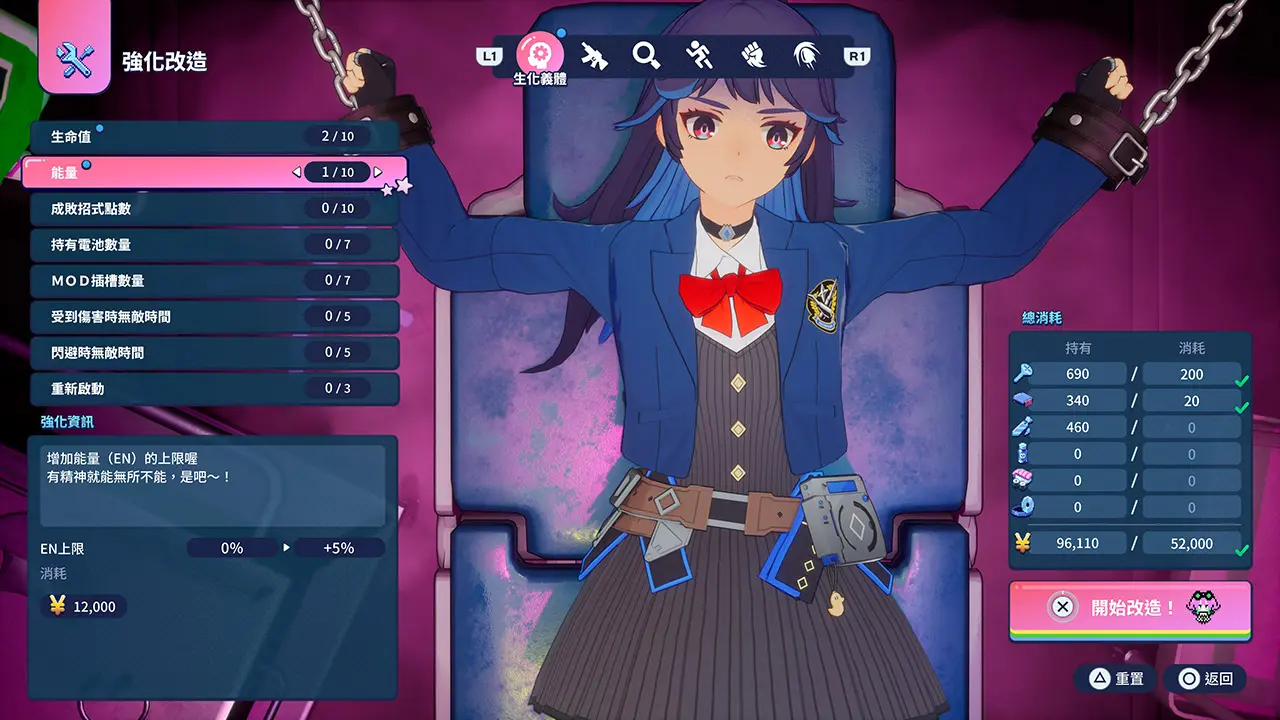The height and width of the screenshot is (720, 1280).
Task: Switch to the rifle weapon tab
Action: (x=594, y=56)
